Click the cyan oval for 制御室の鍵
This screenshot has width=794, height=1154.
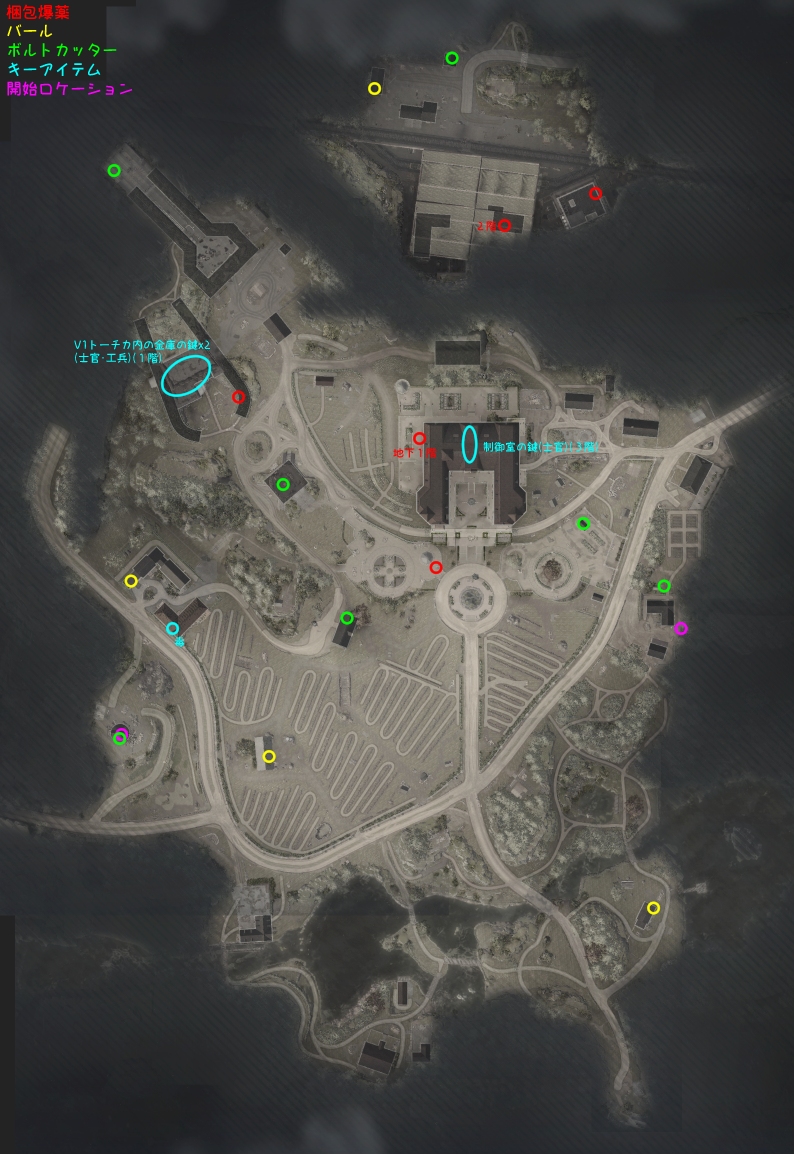tap(469, 444)
